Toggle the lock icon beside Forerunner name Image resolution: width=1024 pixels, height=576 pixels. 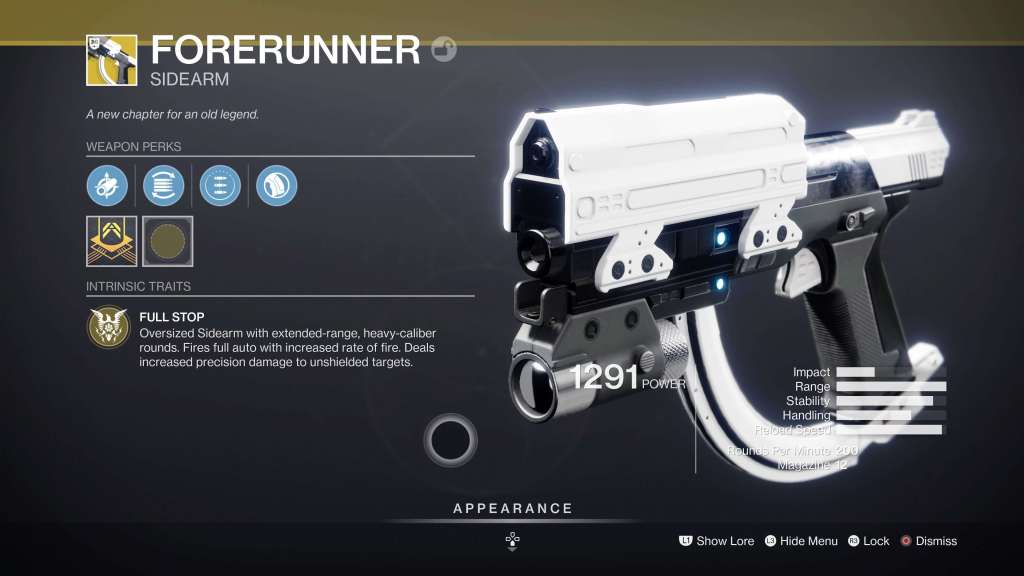tap(444, 49)
